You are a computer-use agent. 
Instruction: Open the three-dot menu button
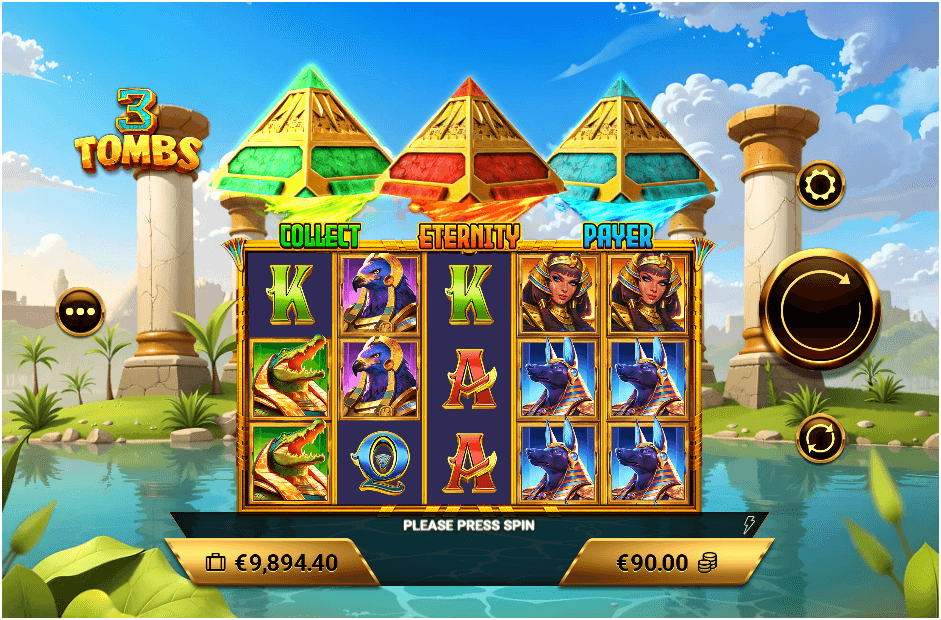(80, 312)
